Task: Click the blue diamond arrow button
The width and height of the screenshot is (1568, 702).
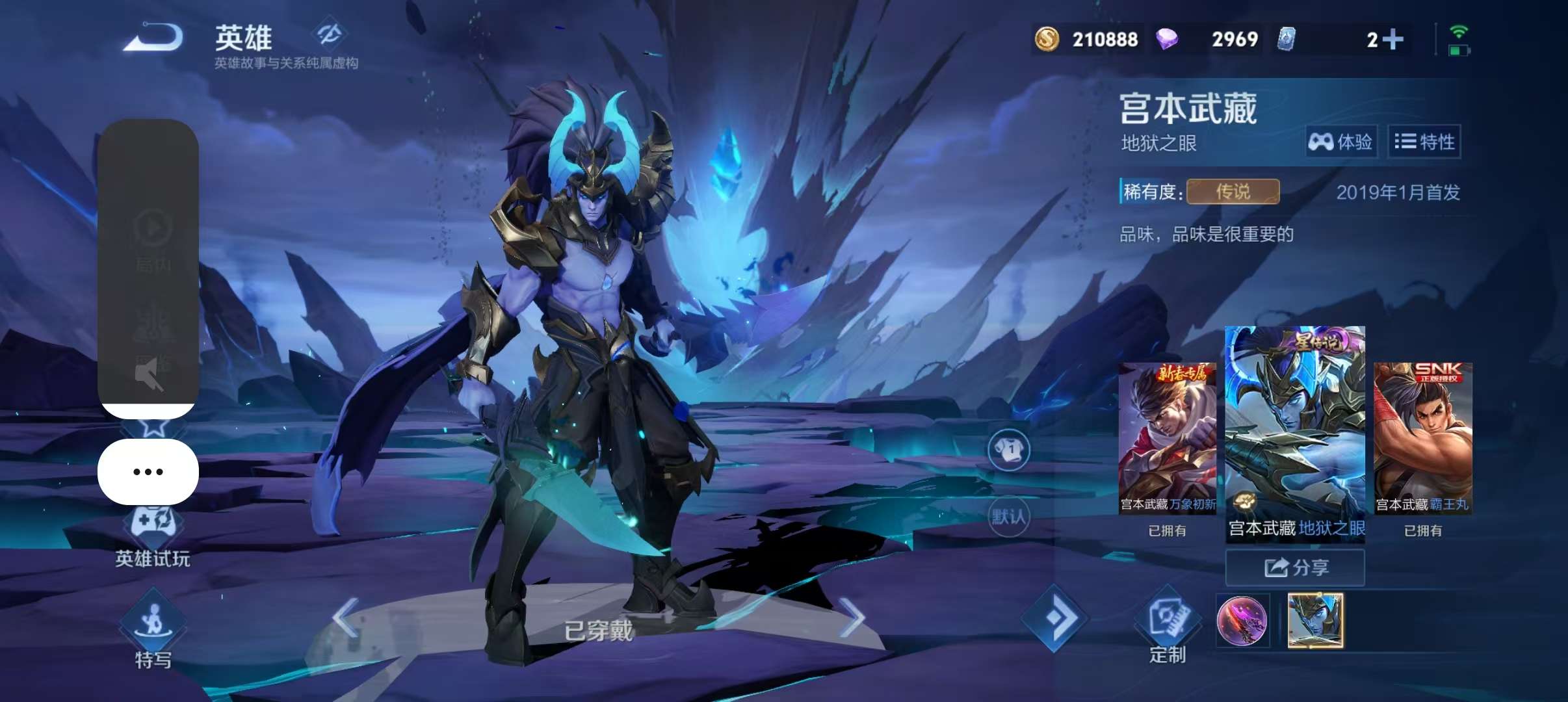Action: point(1054,618)
